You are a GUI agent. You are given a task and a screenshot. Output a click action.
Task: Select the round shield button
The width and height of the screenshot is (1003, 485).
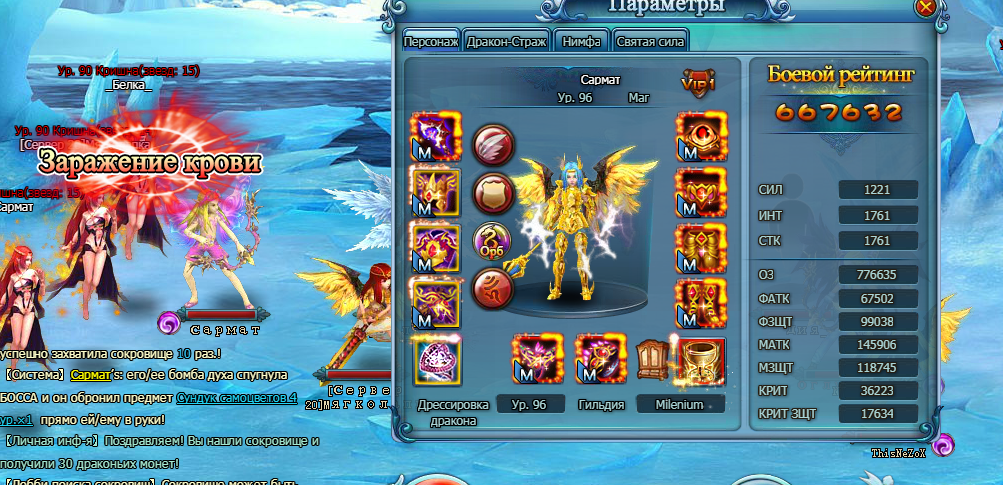492,192
